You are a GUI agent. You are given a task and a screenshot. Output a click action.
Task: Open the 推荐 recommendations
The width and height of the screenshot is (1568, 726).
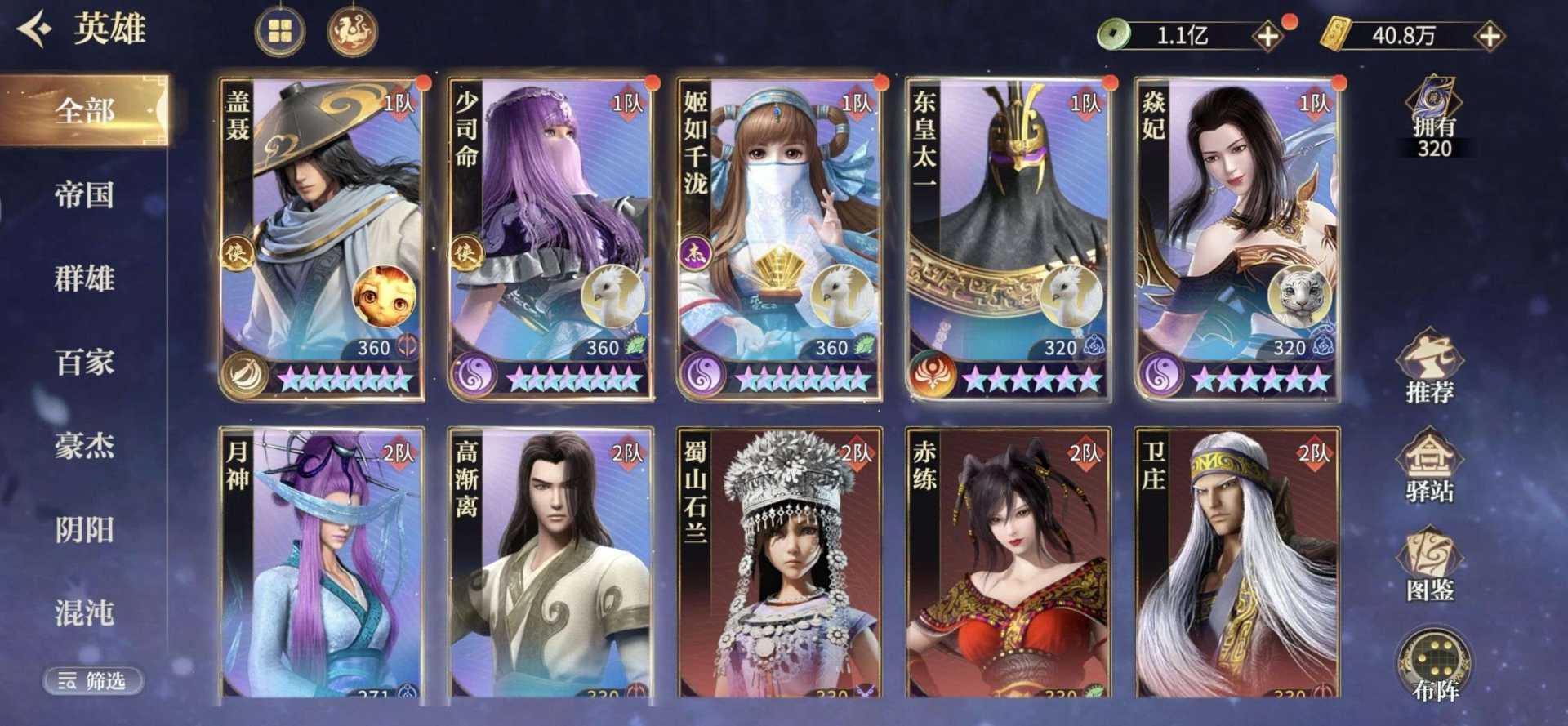point(1430,368)
